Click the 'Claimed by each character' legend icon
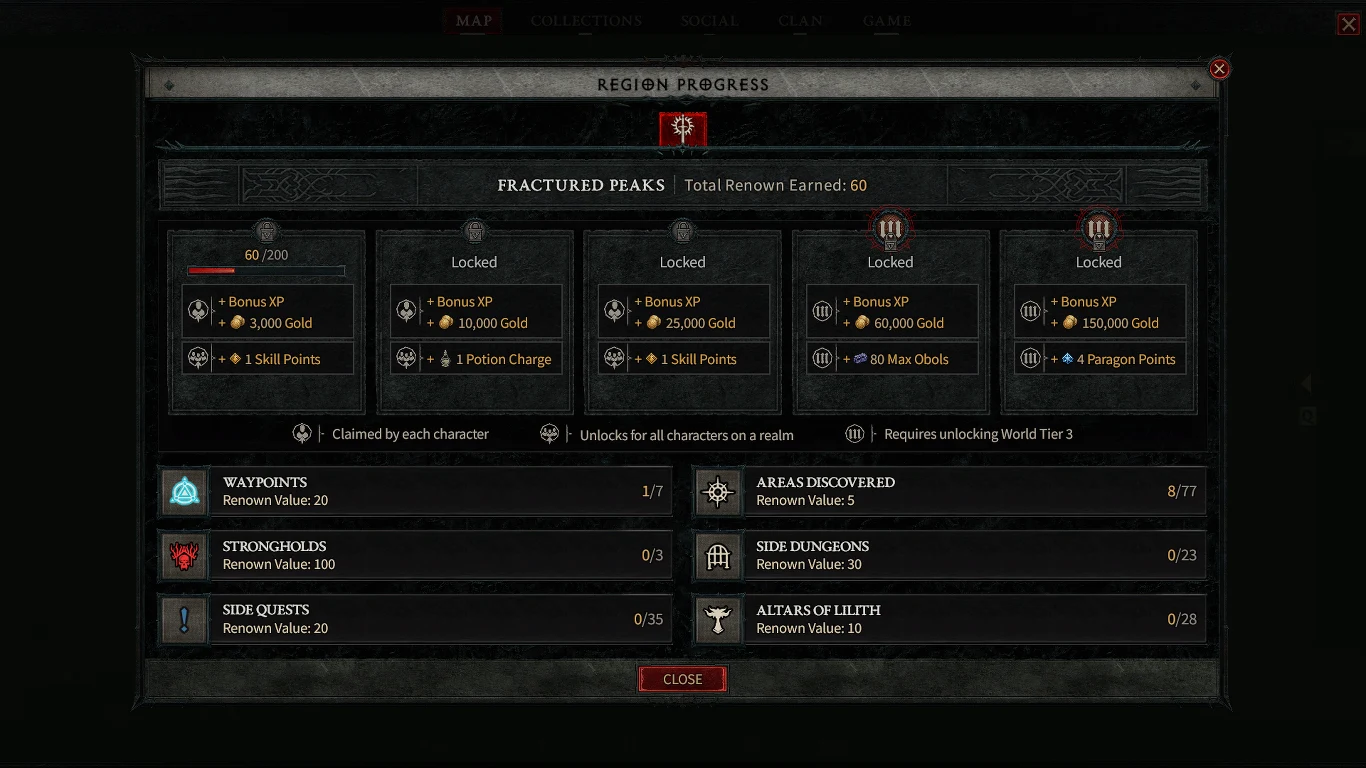Image resolution: width=1366 pixels, height=768 pixels. (303, 433)
